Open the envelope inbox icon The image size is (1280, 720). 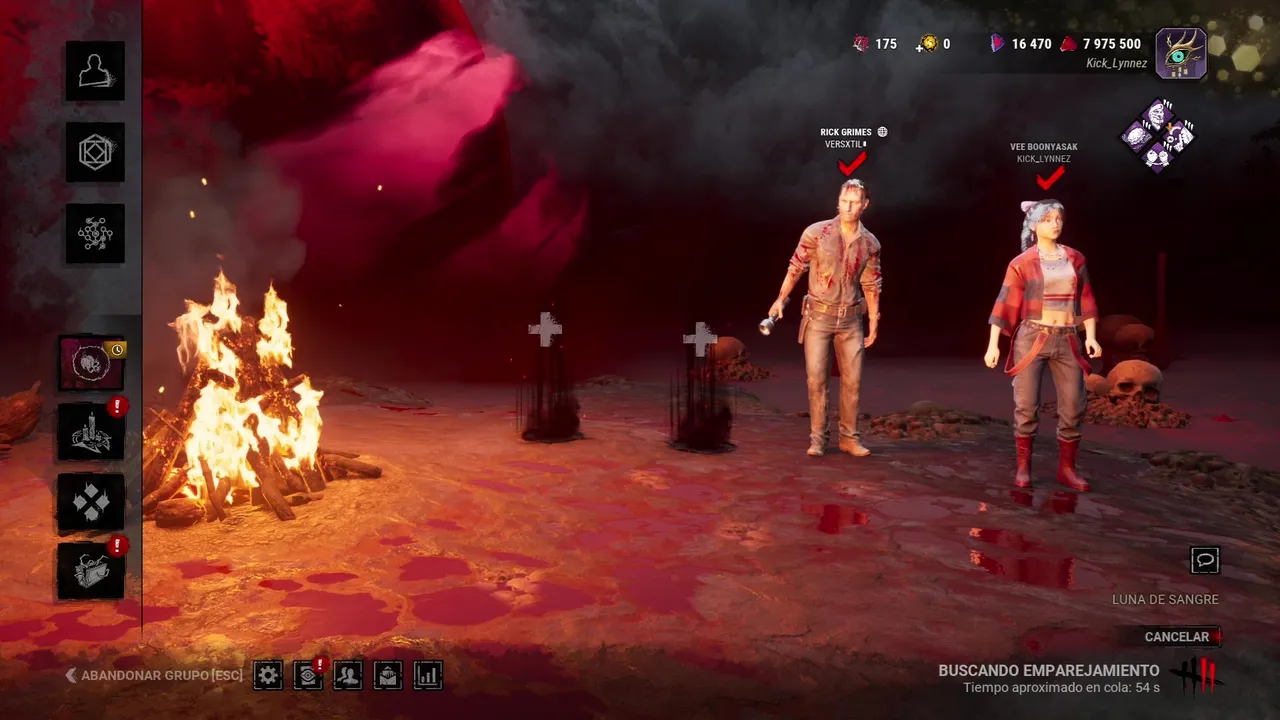(388, 675)
